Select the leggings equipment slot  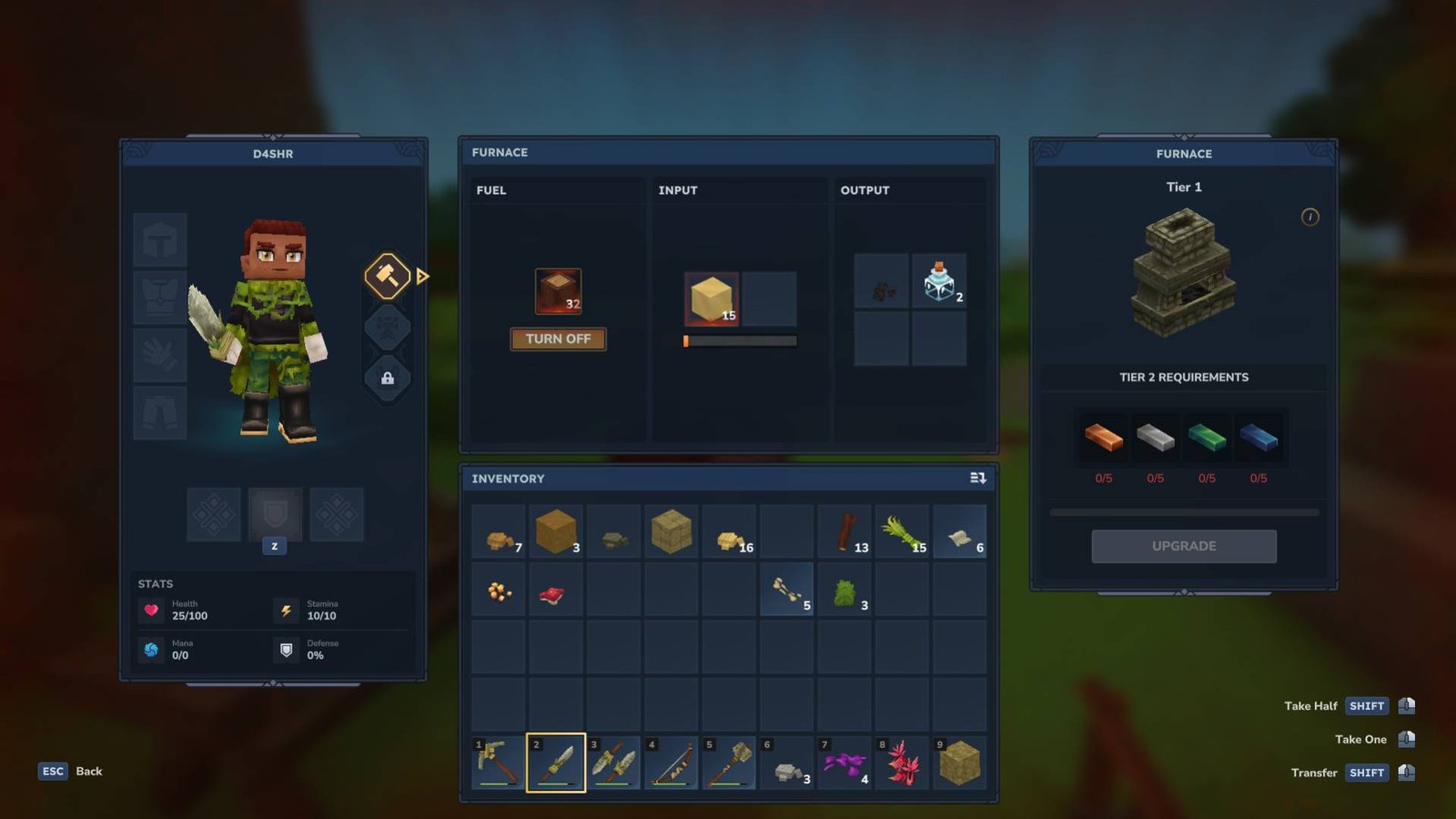click(160, 411)
